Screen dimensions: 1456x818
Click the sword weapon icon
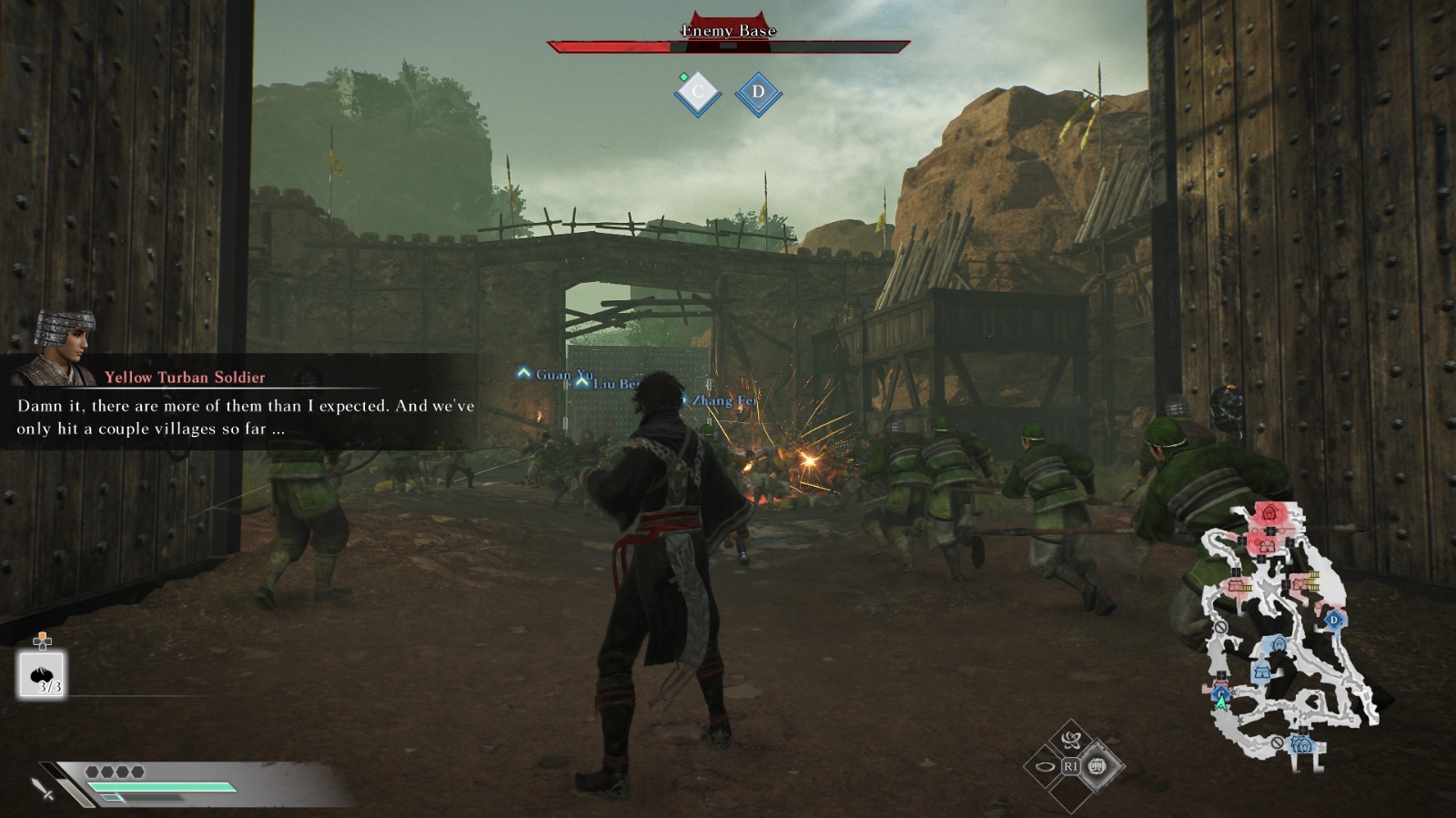click(x=43, y=788)
